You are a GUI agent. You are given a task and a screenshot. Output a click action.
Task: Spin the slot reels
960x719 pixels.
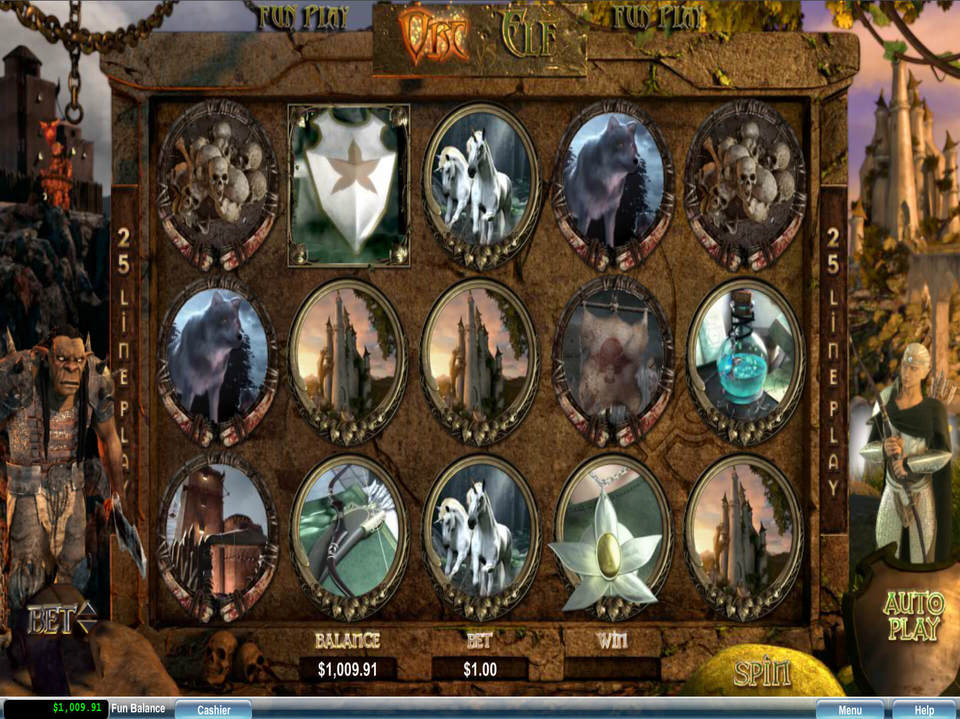click(763, 673)
